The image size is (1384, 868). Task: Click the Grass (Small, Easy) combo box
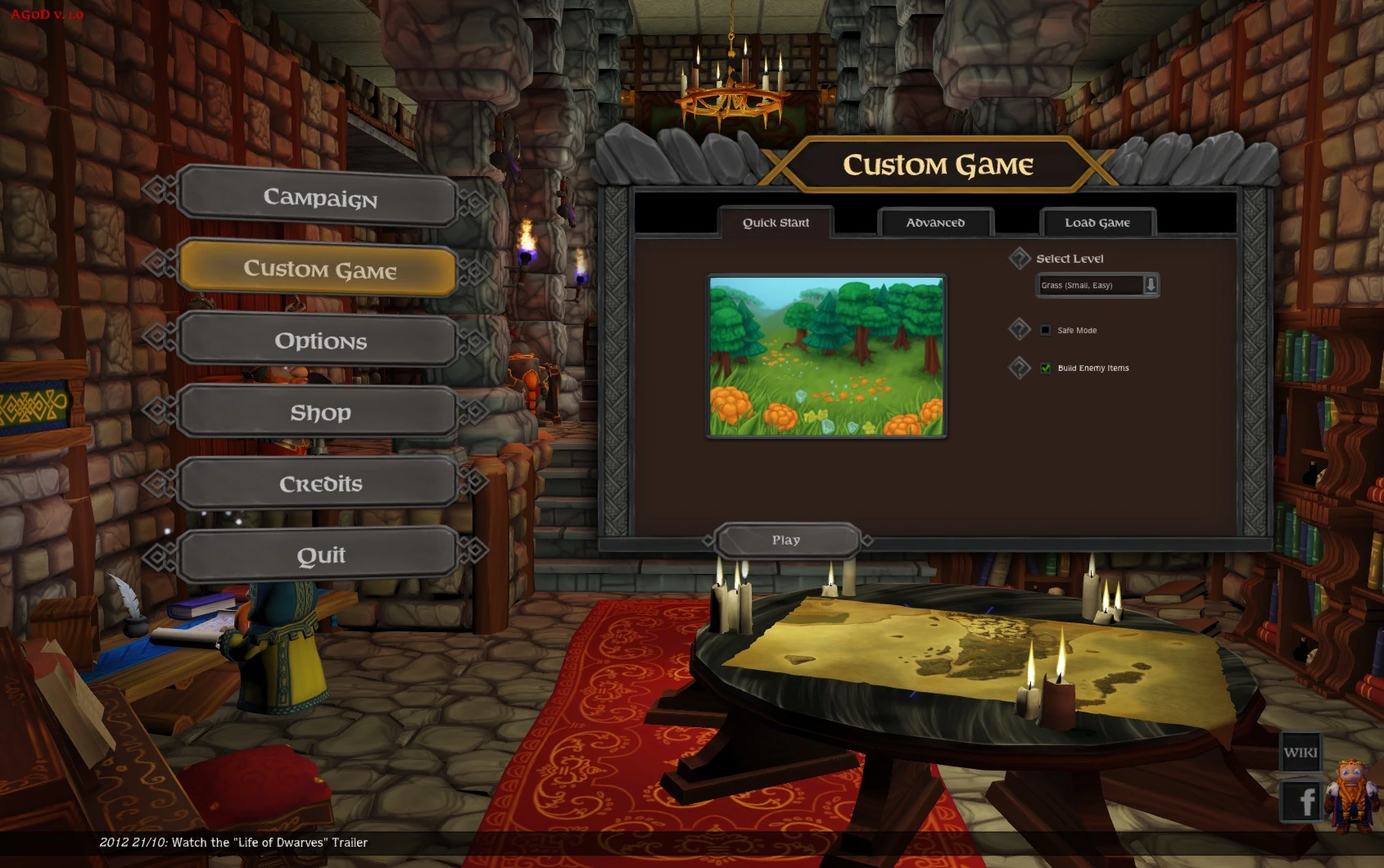(x=1089, y=285)
